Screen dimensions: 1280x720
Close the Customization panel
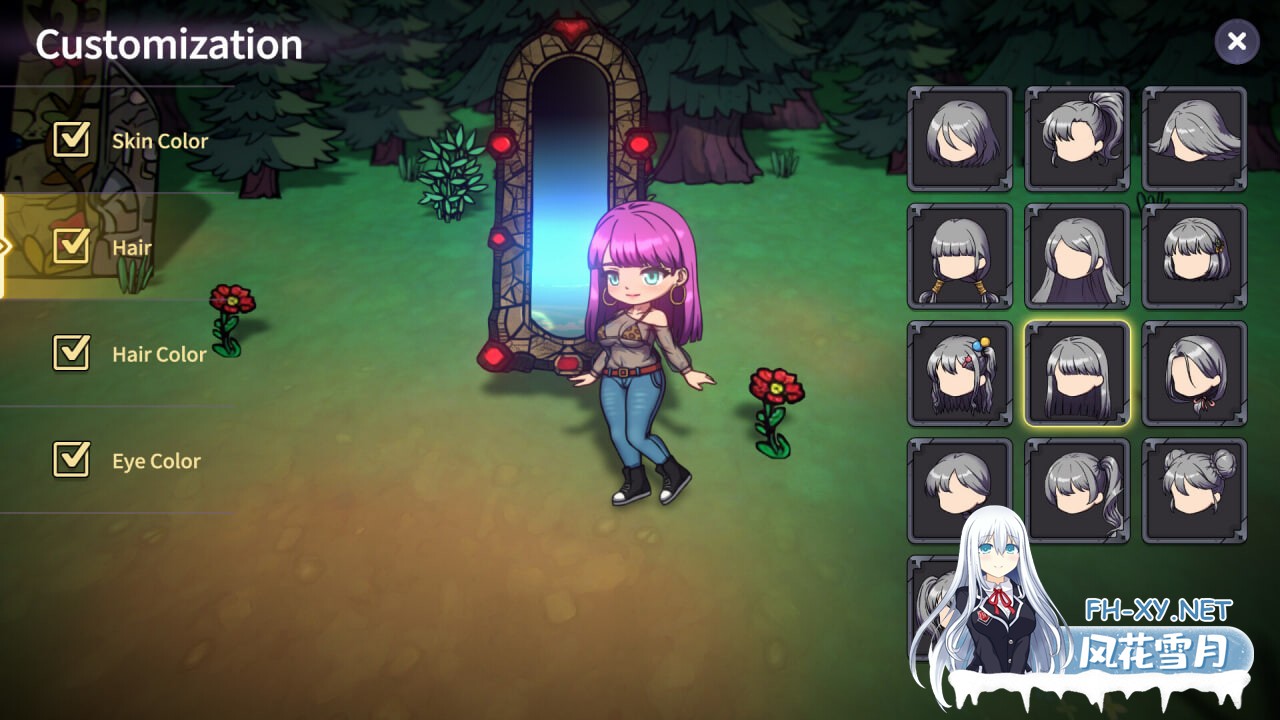pos(1237,42)
